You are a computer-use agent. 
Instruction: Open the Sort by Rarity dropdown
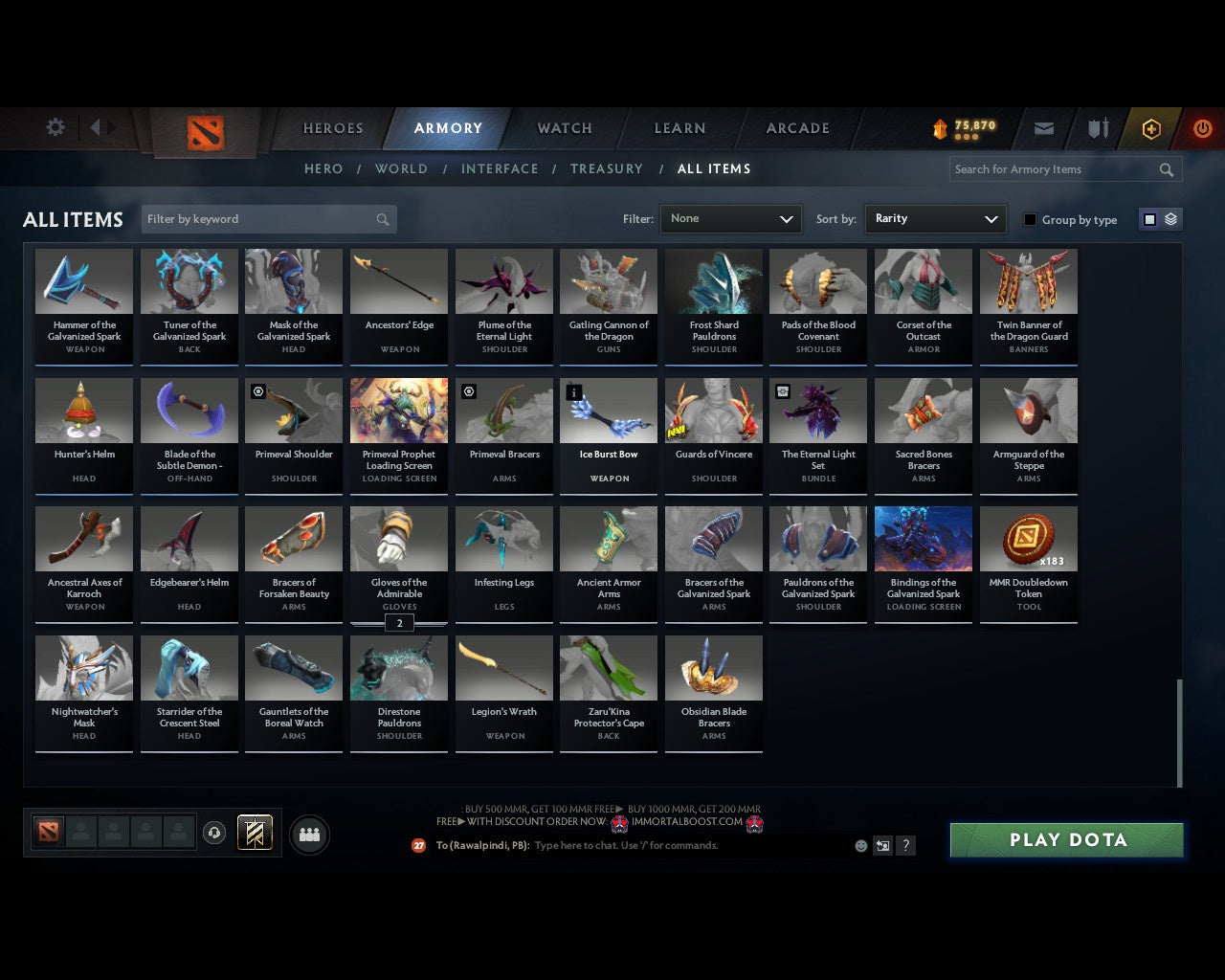[x=935, y=219]
